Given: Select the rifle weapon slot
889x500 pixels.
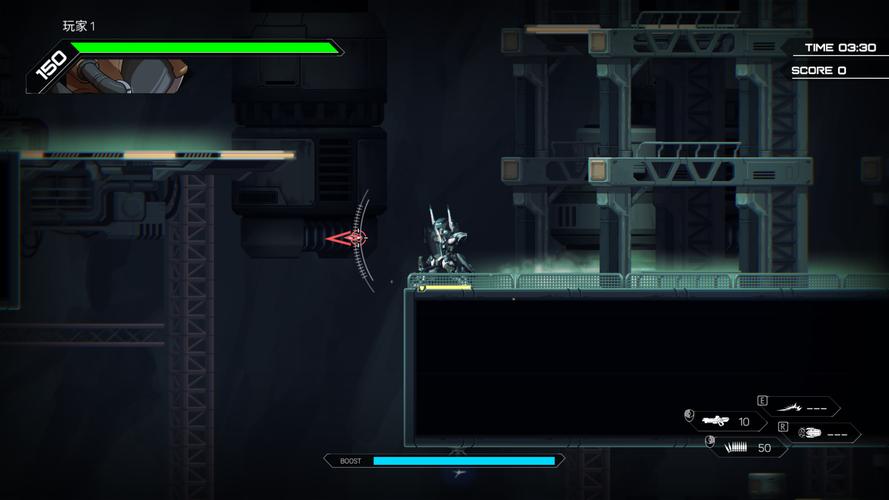Looking at the screenshot, I should (x=727, y=421).
